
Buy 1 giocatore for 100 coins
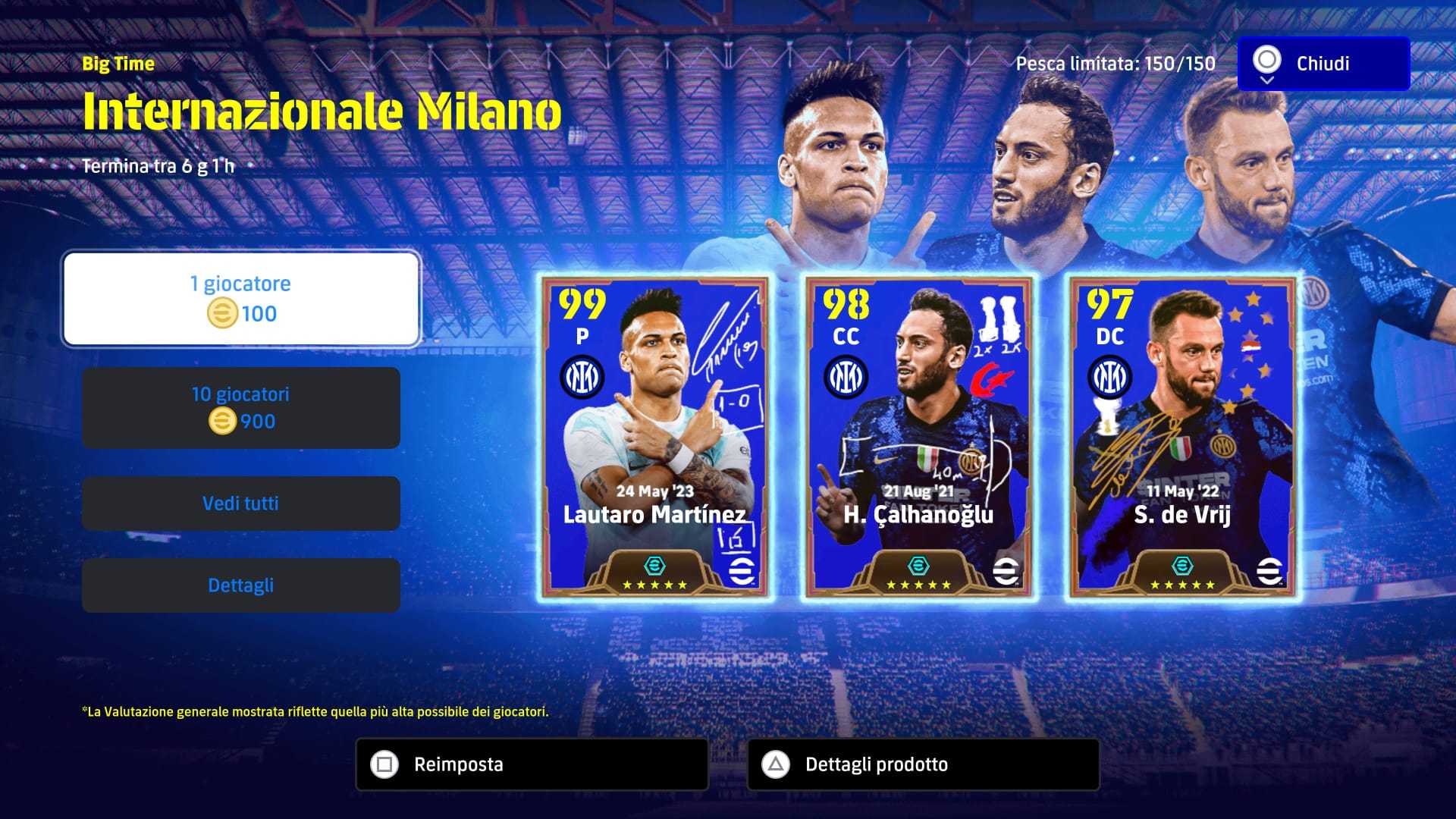click(x=241, y=299)
